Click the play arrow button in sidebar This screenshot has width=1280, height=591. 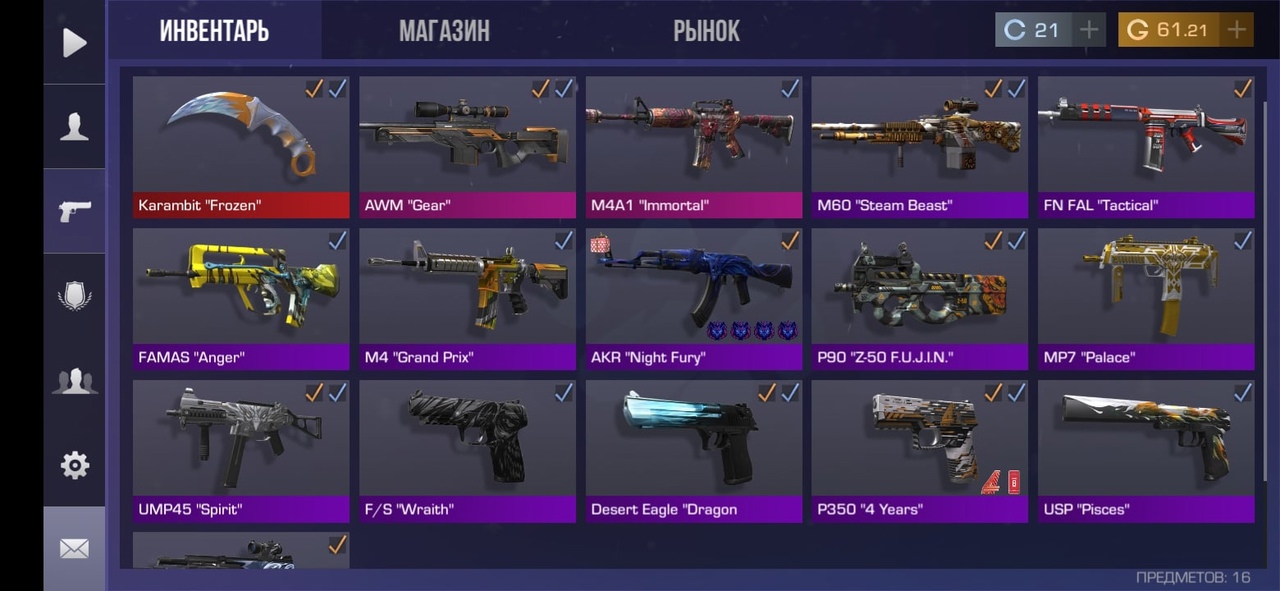(74, 42)
